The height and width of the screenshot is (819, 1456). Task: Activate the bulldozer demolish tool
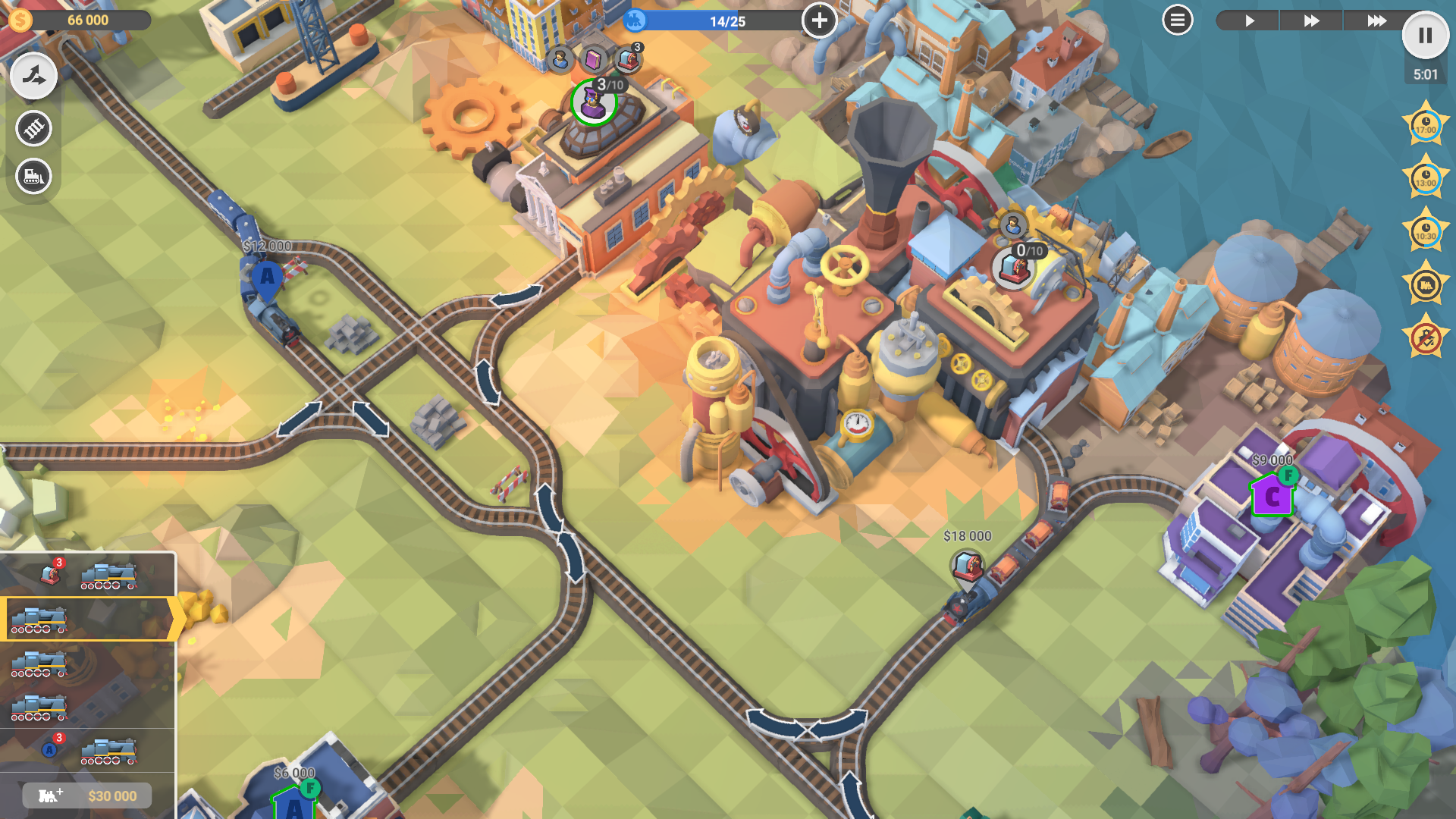(33, 177)
